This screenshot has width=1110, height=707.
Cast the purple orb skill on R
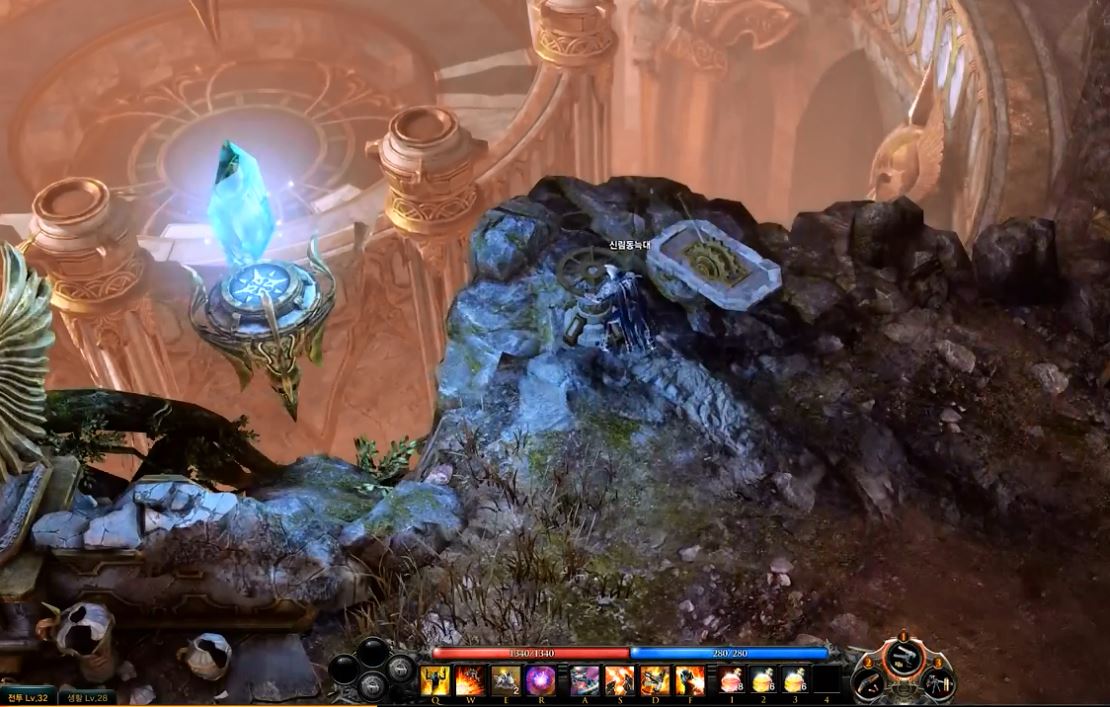click(540, 680)
